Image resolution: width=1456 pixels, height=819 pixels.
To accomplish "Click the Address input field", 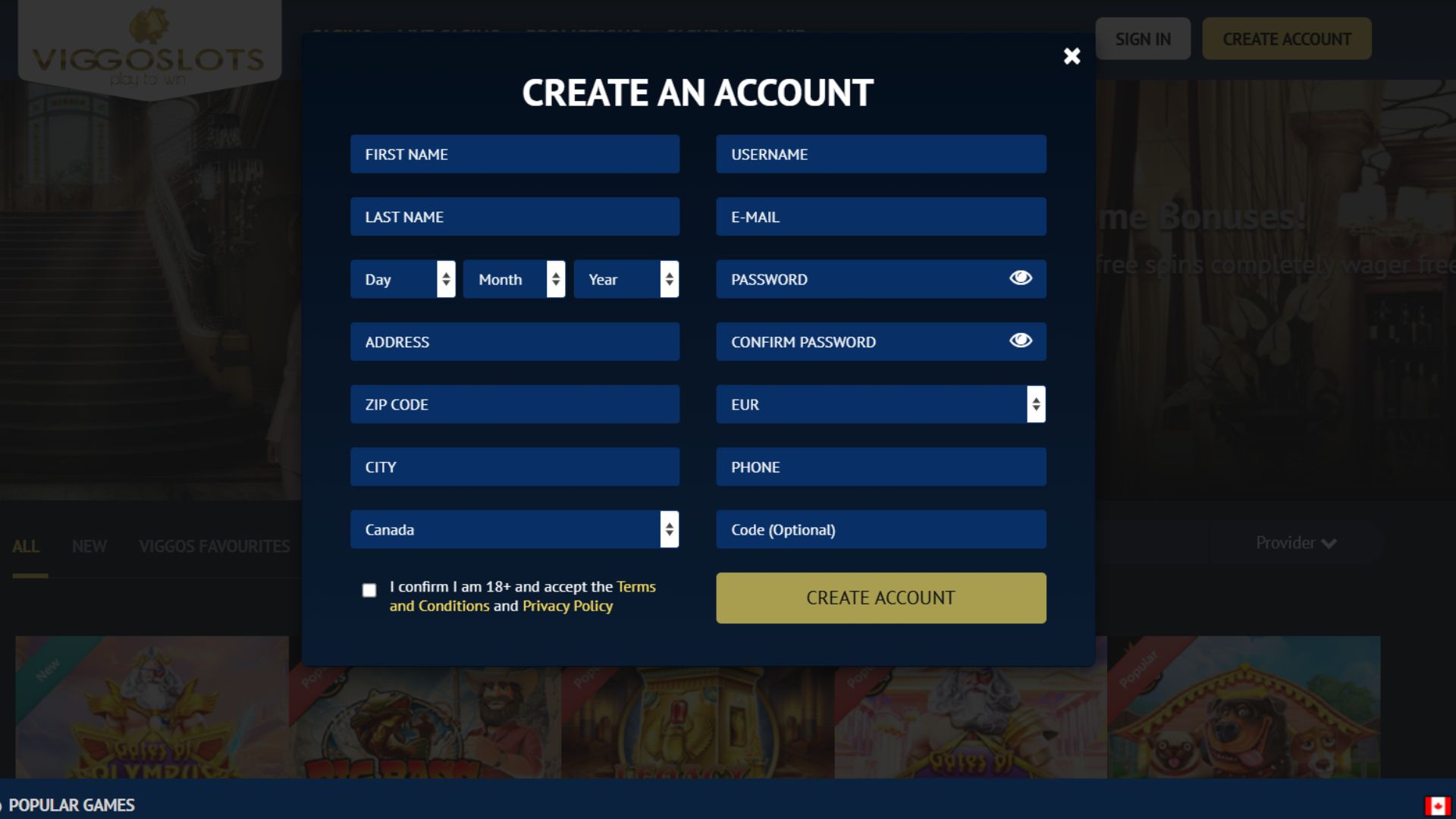I will (x=514, y=342).
